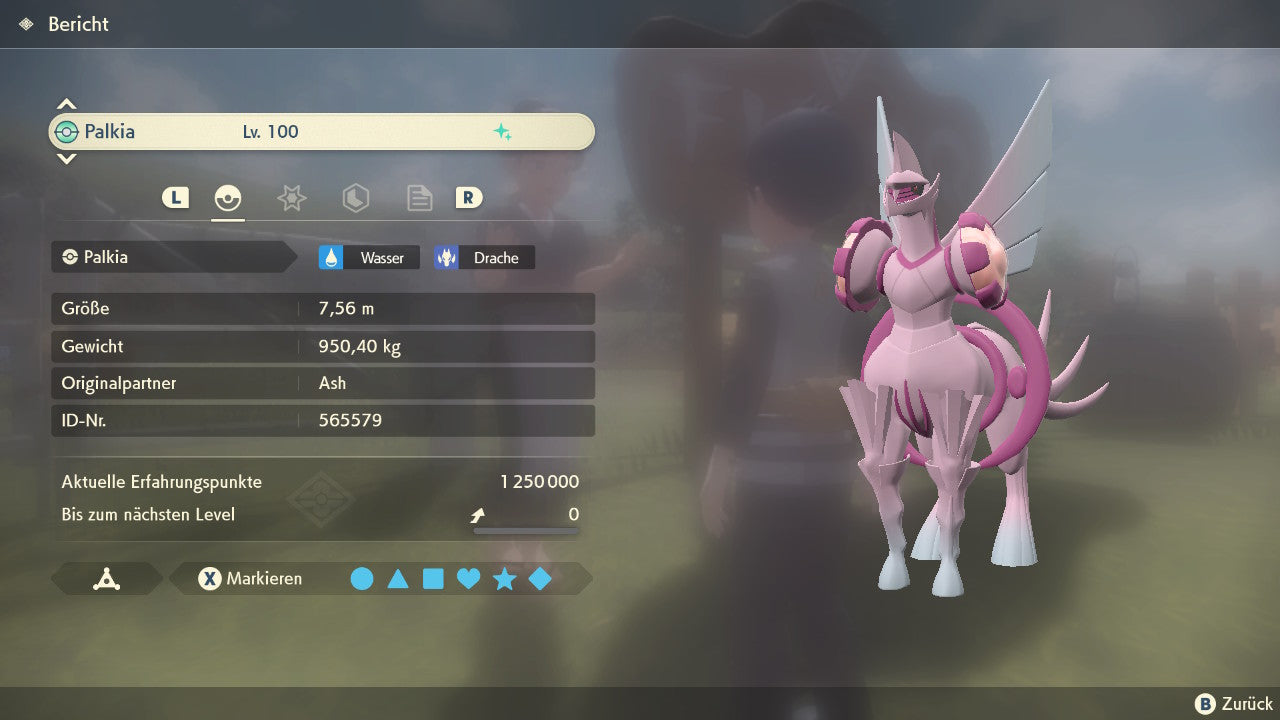Toggle the circle marking
This screenshot has height=720, width=1280.
(x=362, y=579)
